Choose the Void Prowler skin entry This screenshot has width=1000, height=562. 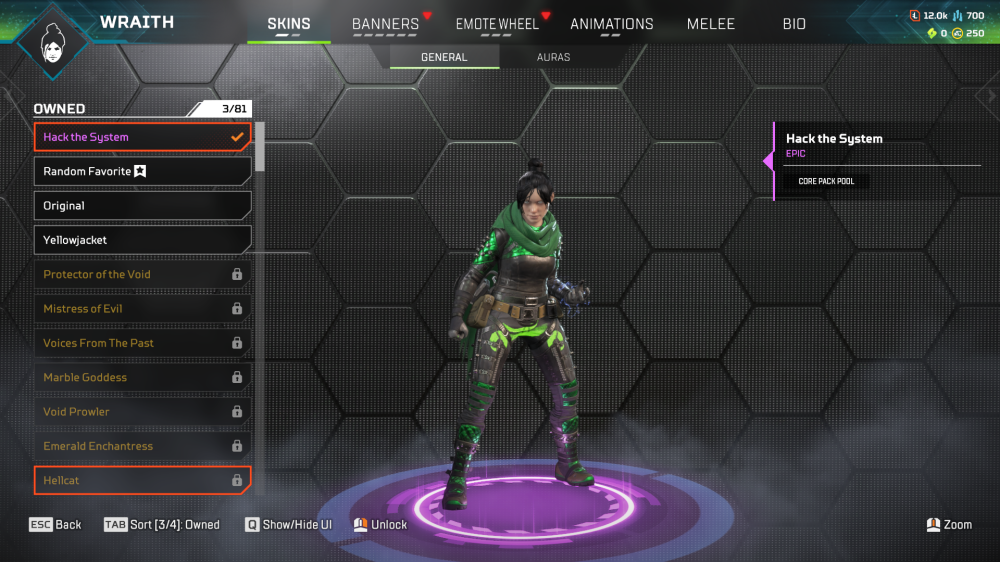point(142,412)
